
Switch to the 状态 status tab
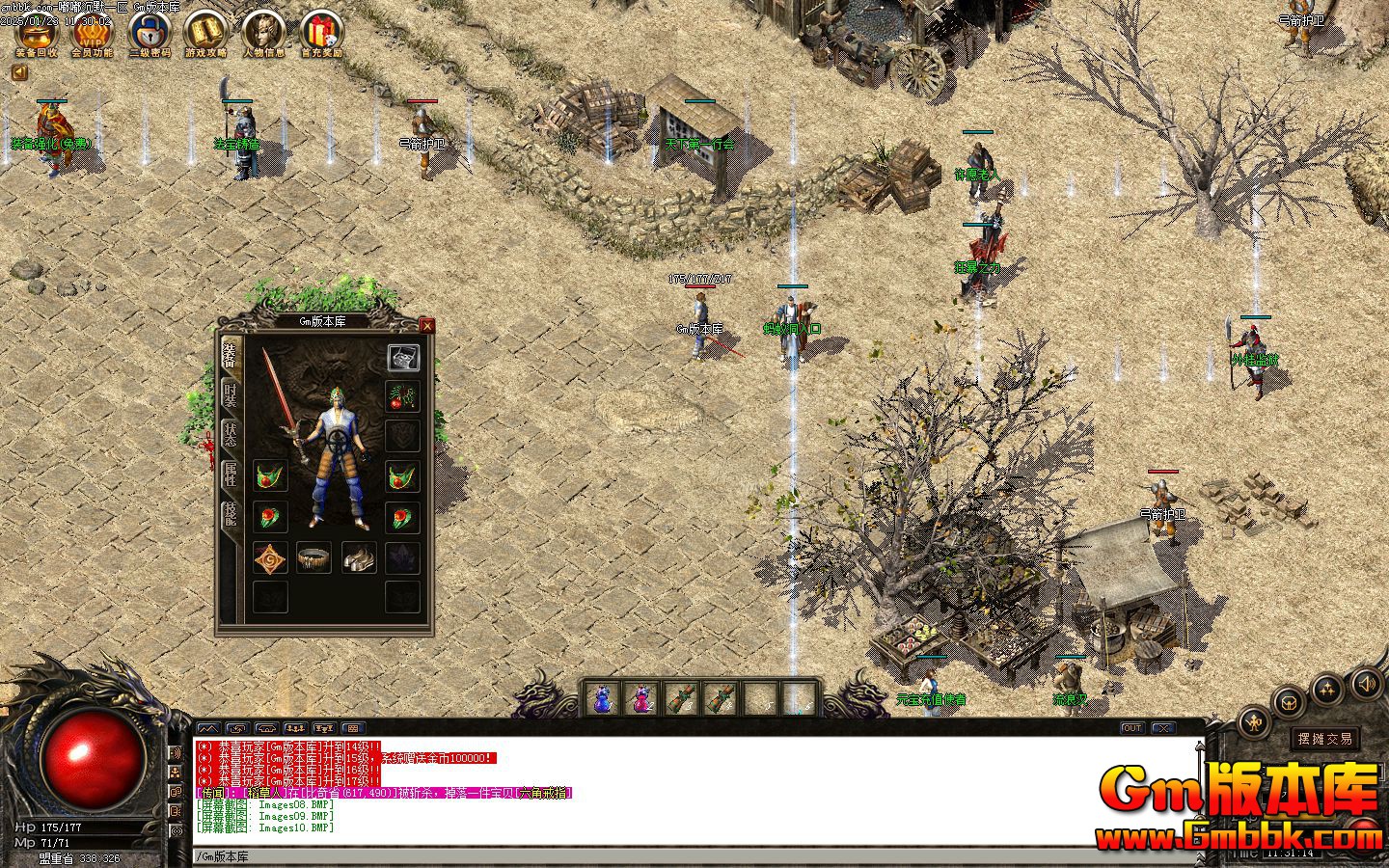231,435
